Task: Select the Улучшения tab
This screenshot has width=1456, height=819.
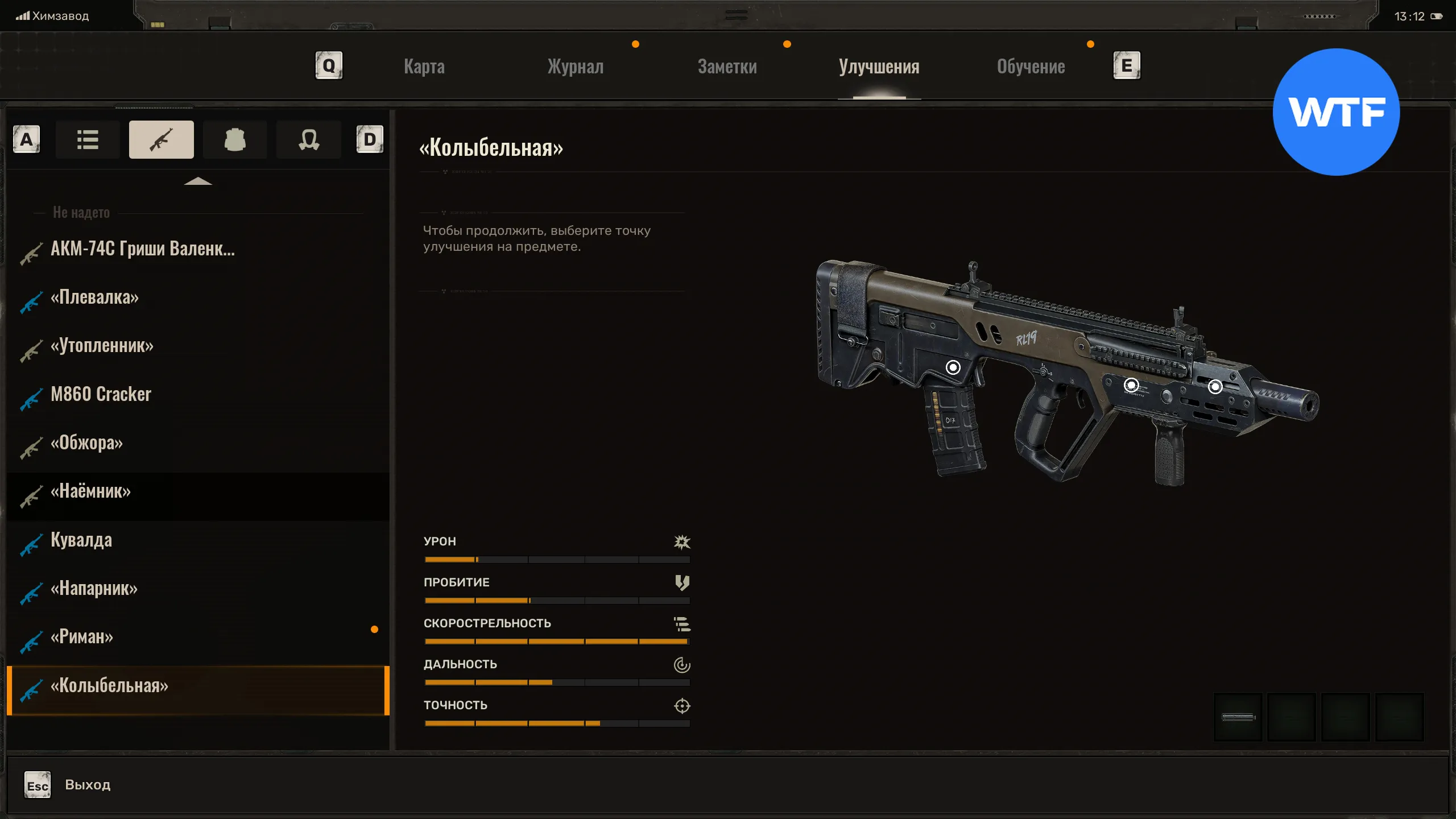Action: (x=879, y=67)
